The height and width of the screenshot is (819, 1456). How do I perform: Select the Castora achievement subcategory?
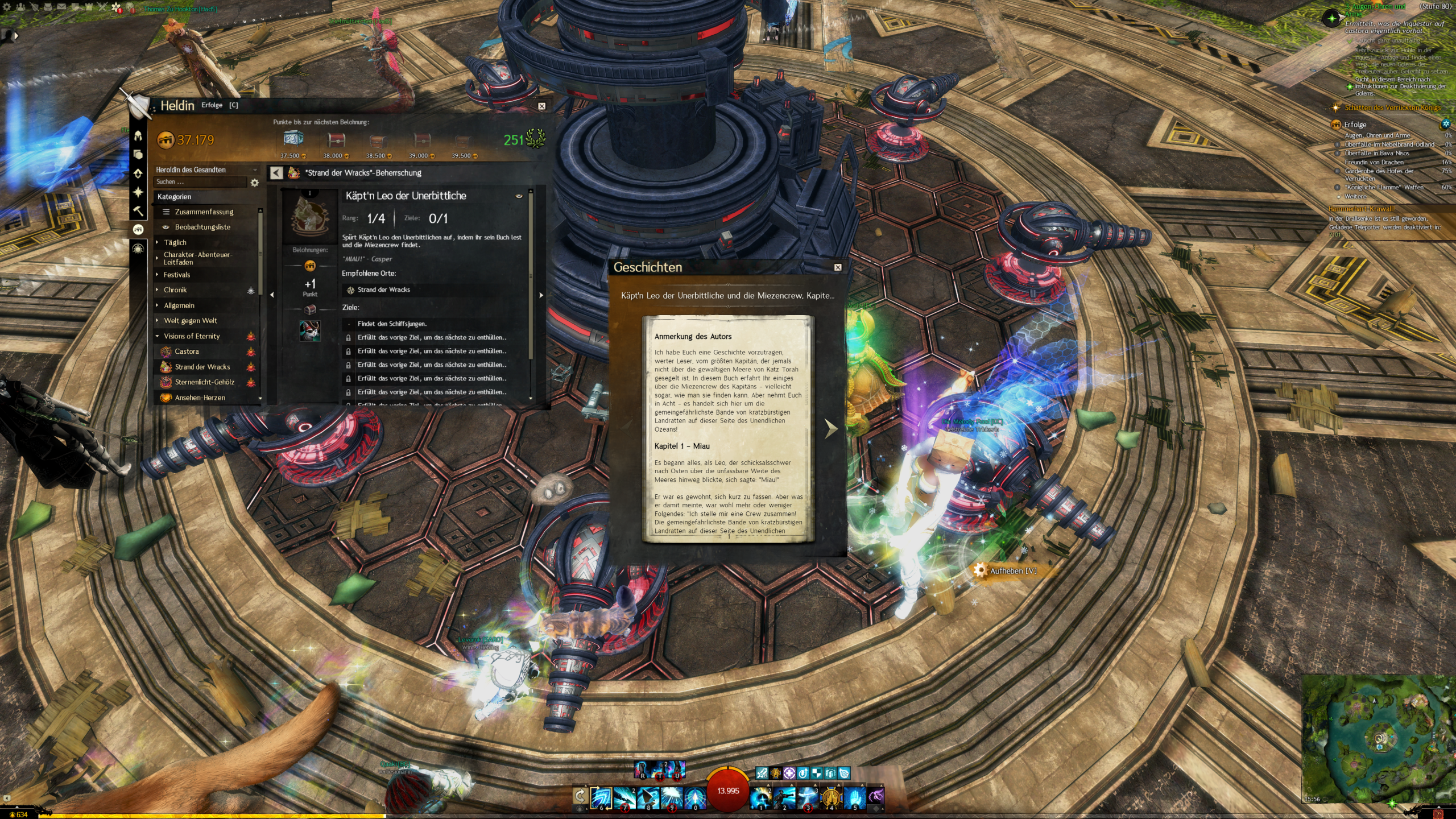coord(187,351)
